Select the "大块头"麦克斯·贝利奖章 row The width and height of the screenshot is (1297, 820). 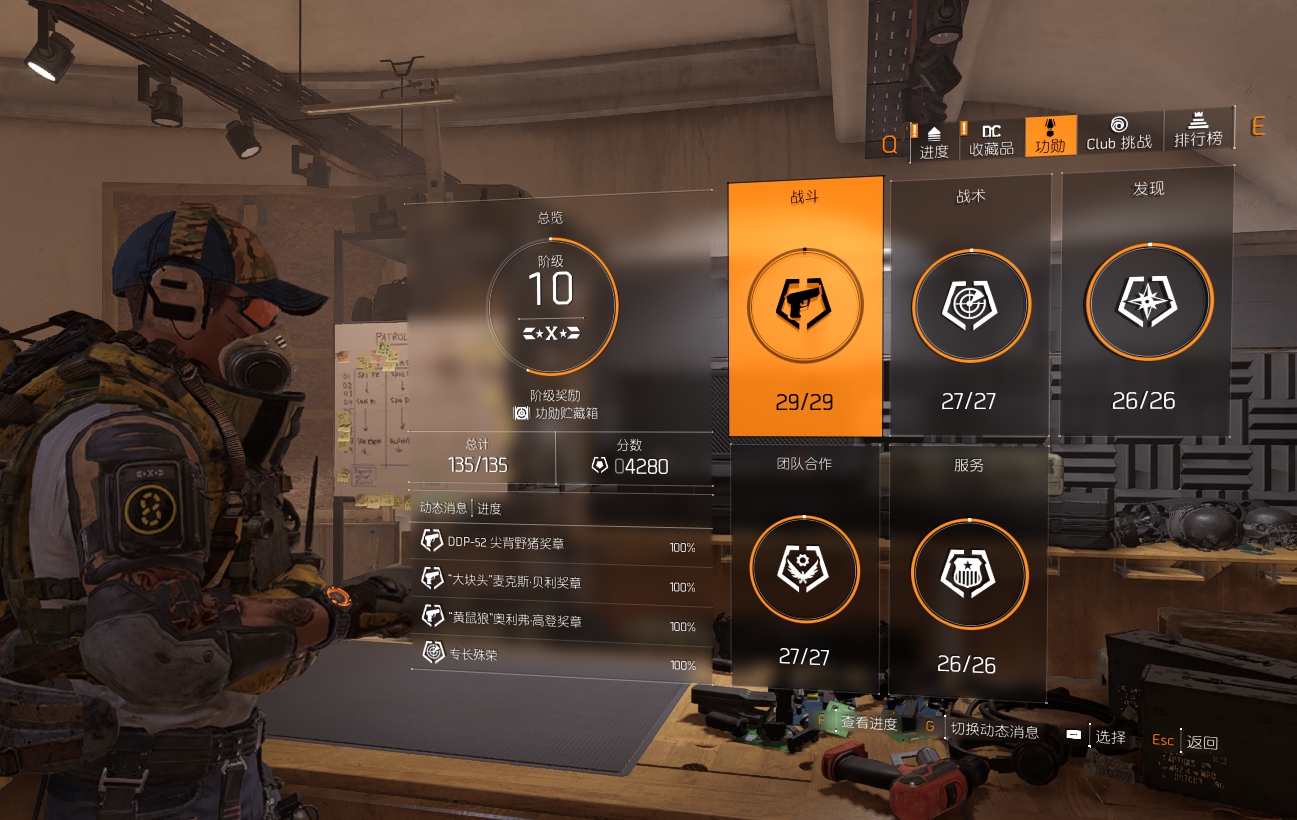(560, 582)
